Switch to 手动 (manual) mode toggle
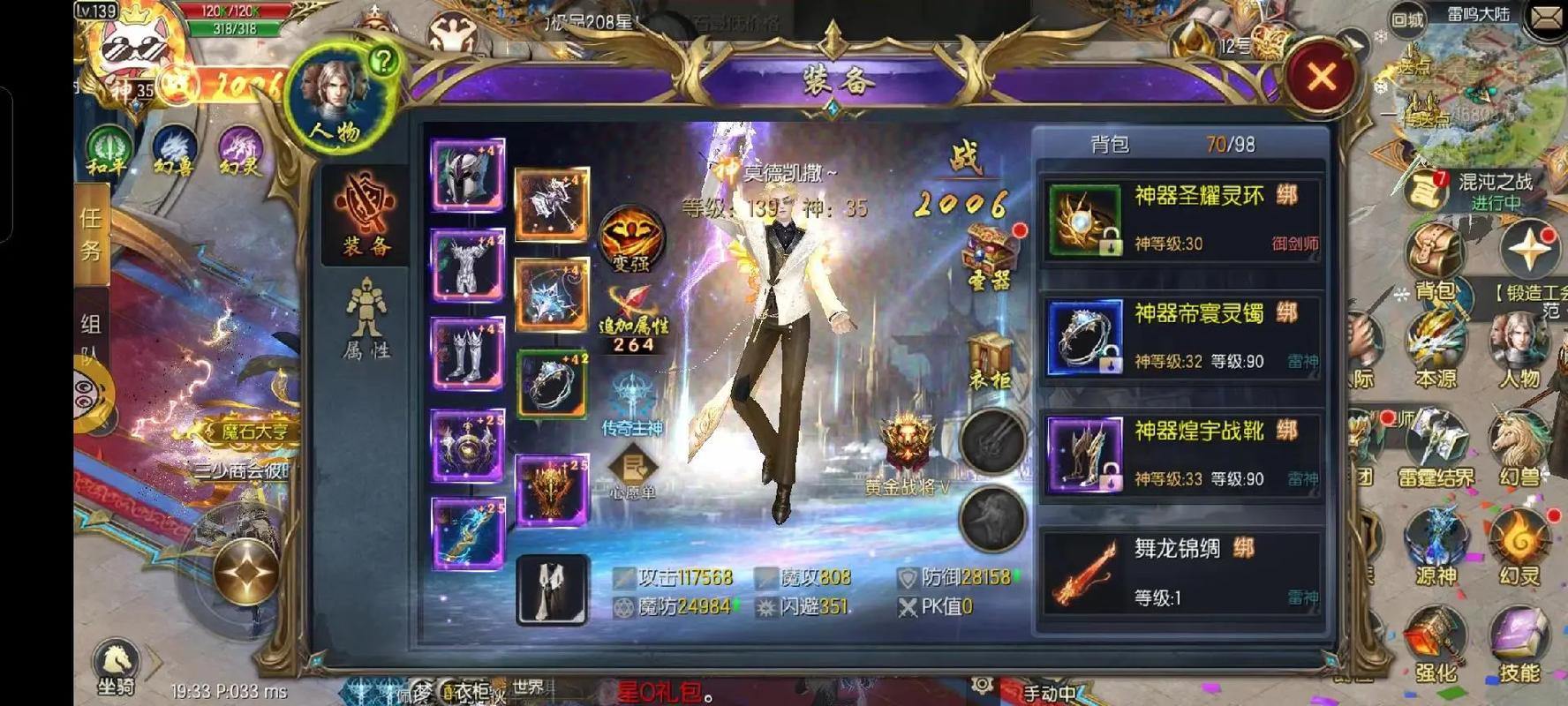This screenshot has width=1568, height=706. 1051,693
